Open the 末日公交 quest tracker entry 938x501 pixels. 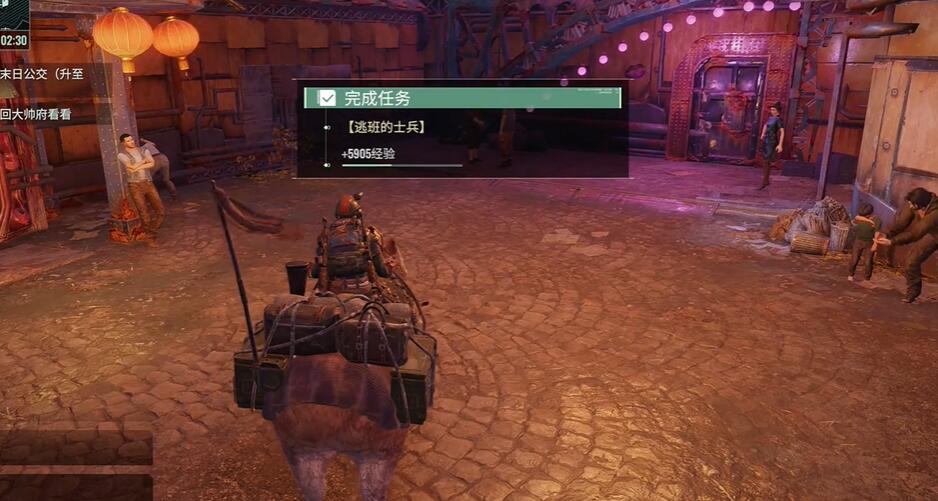coord(43,74)
